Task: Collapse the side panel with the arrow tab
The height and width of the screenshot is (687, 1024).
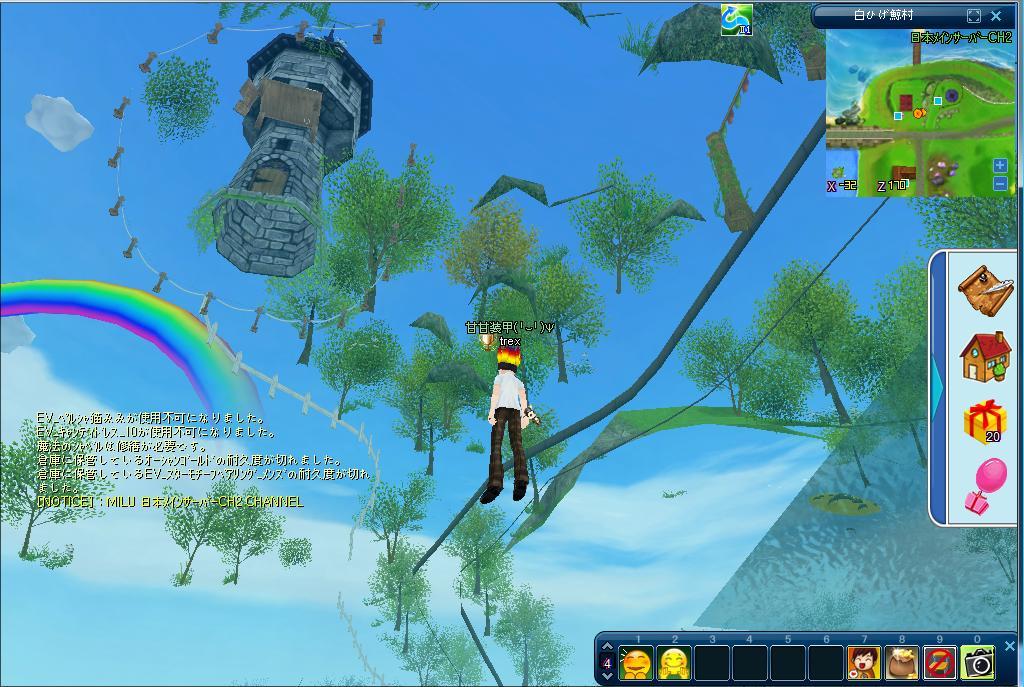Action: 937,388
